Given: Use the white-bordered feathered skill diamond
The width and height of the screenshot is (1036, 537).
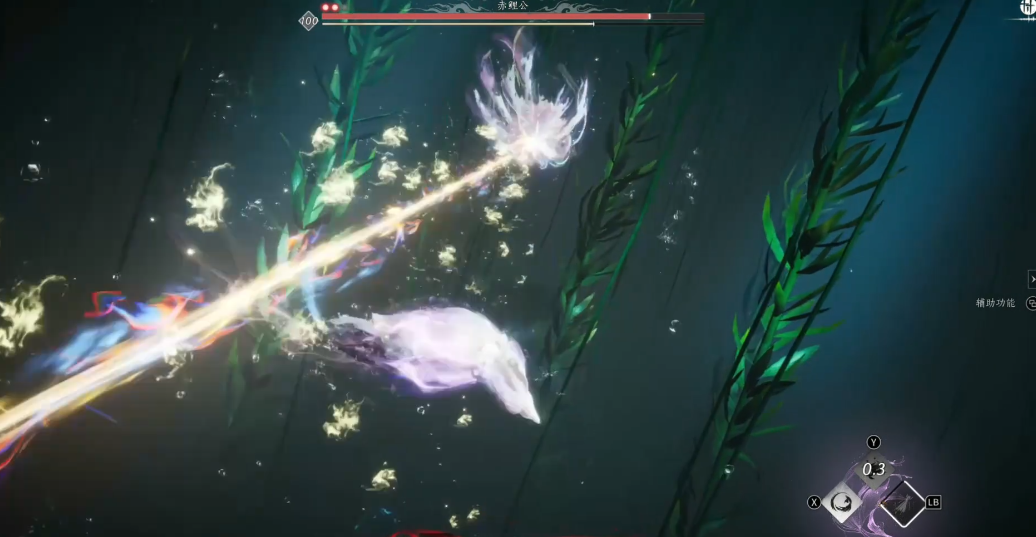Looking at the screenshot, I should 902,503.
